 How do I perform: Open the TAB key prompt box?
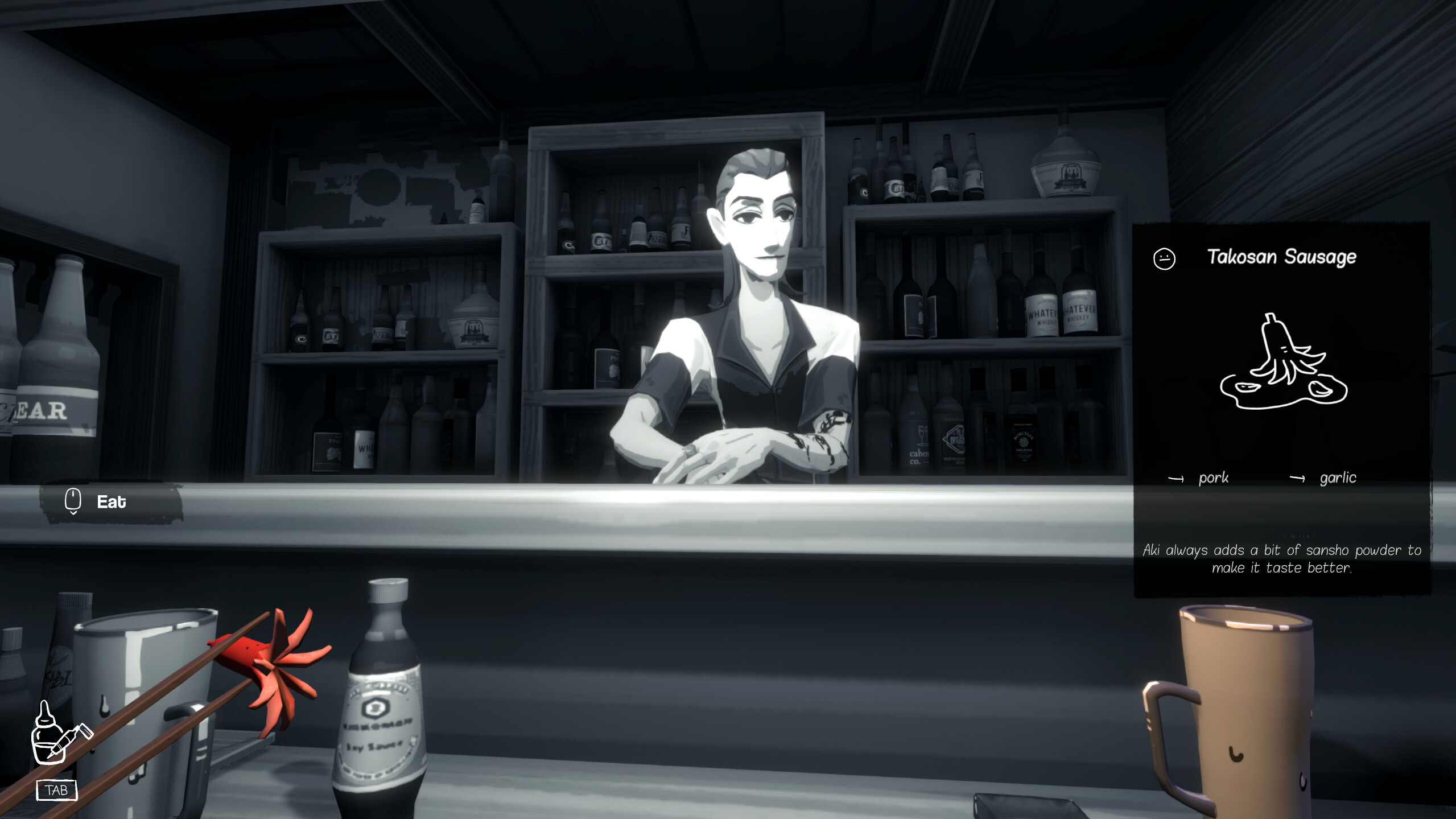(x=57, y=790)
